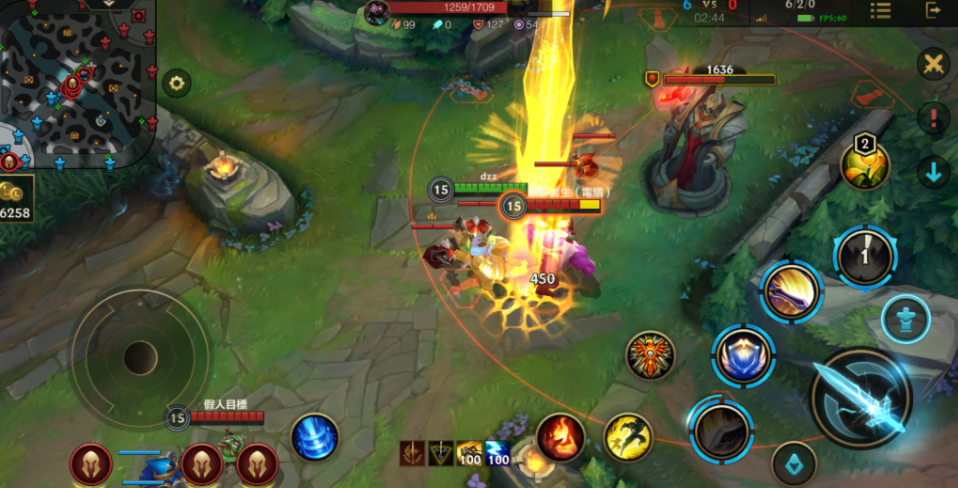
Task: Tap the virtual movement joystick
Action: [140, 357]
